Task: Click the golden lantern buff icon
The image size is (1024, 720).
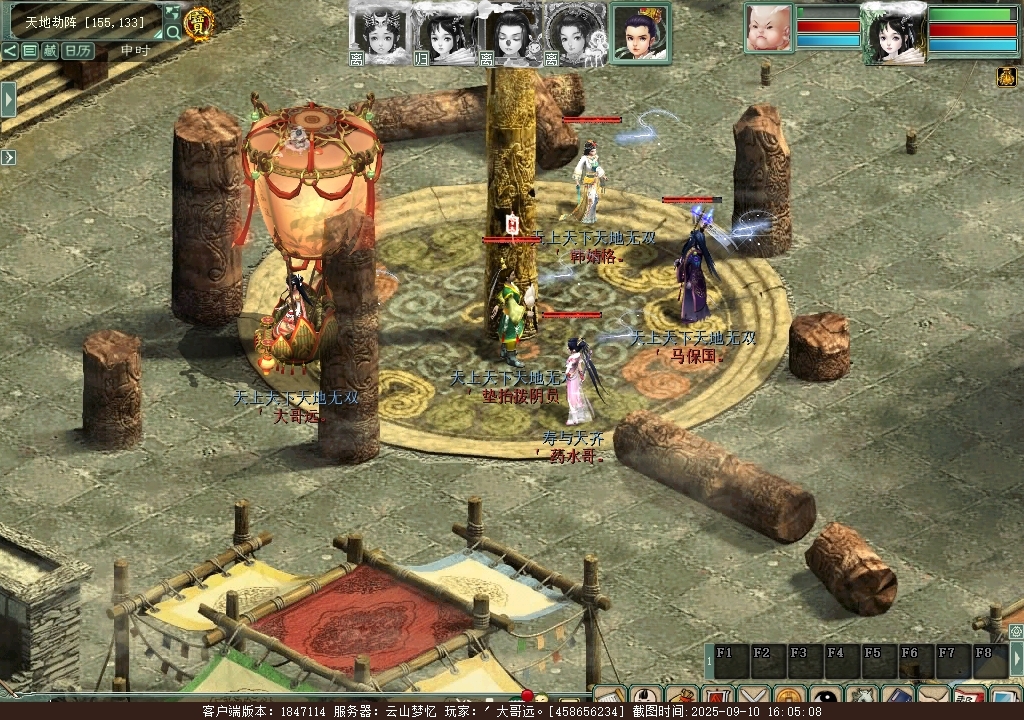Action: 1006,77
